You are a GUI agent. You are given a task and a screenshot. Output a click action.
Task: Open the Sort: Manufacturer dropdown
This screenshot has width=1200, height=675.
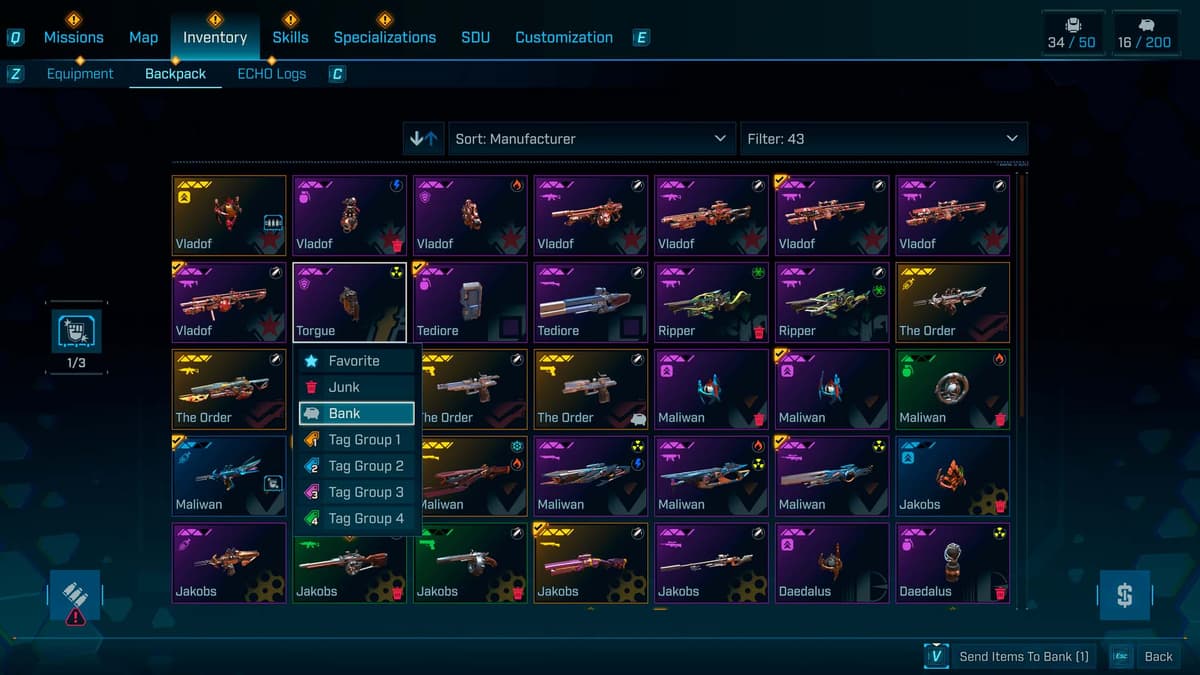[591, 139]
